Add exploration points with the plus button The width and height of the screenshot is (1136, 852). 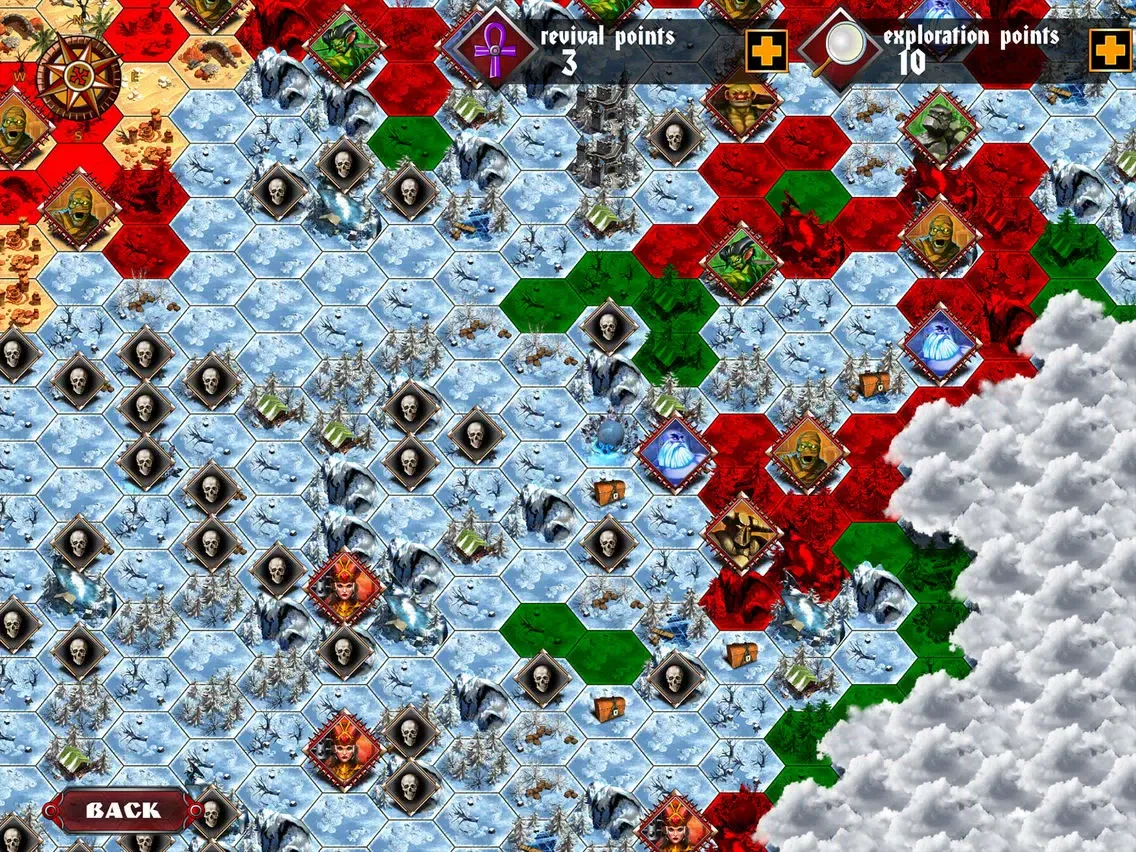click(x=1109, y=50)
